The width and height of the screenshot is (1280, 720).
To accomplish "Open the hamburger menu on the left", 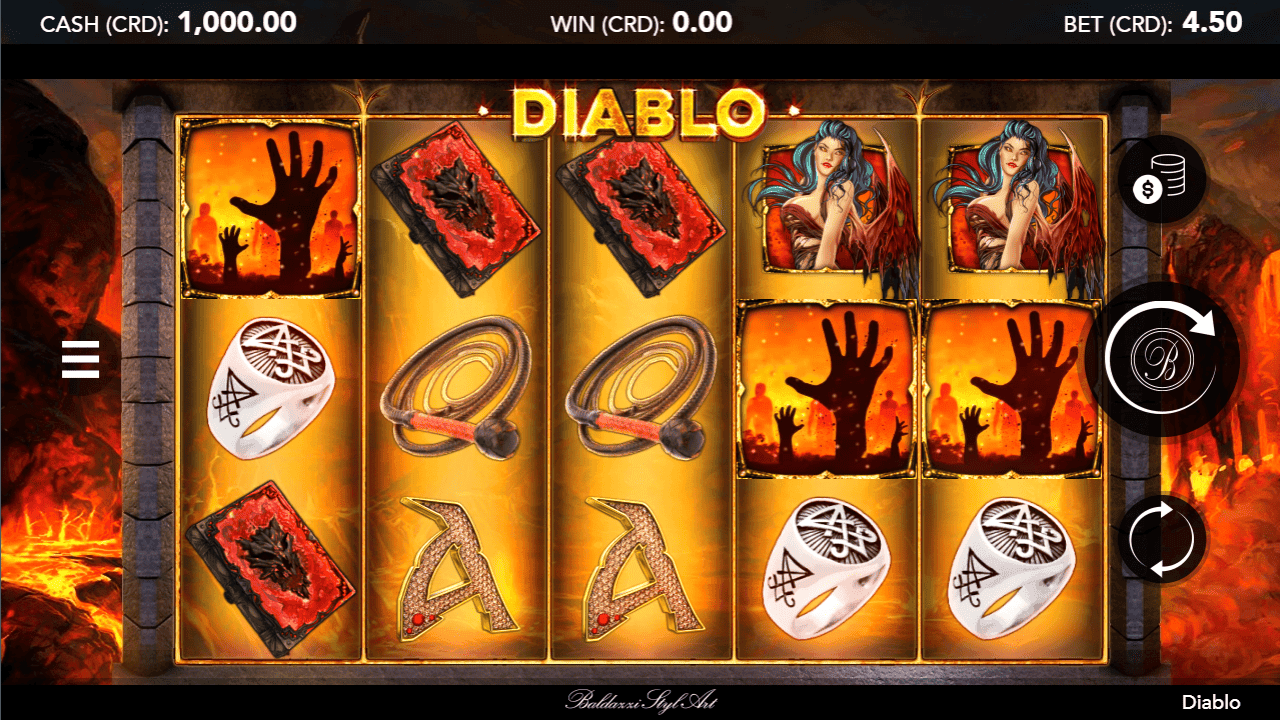I will 79,359.
